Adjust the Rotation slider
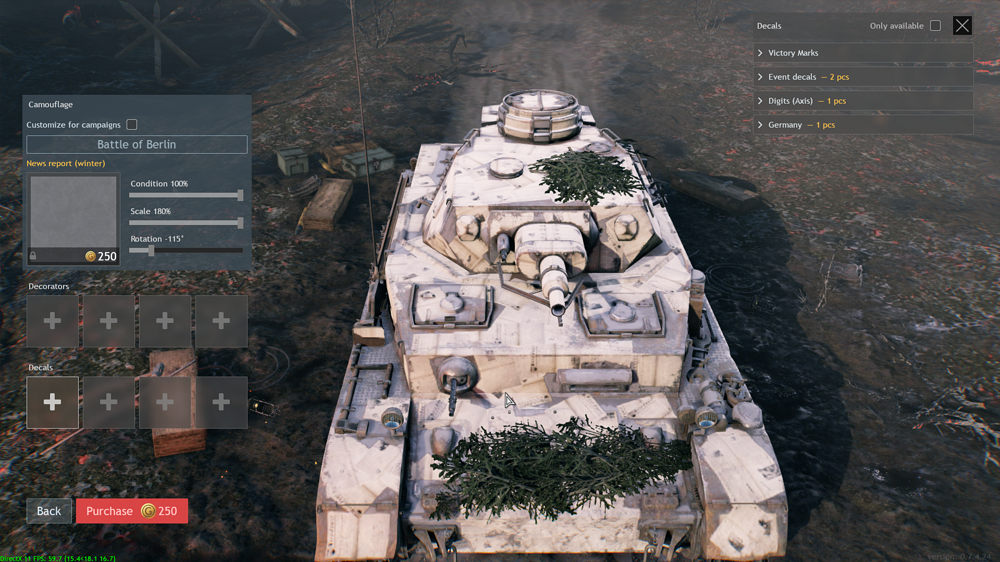Image resolution: width=1000 pixels, height=562 pixels. 151,250
